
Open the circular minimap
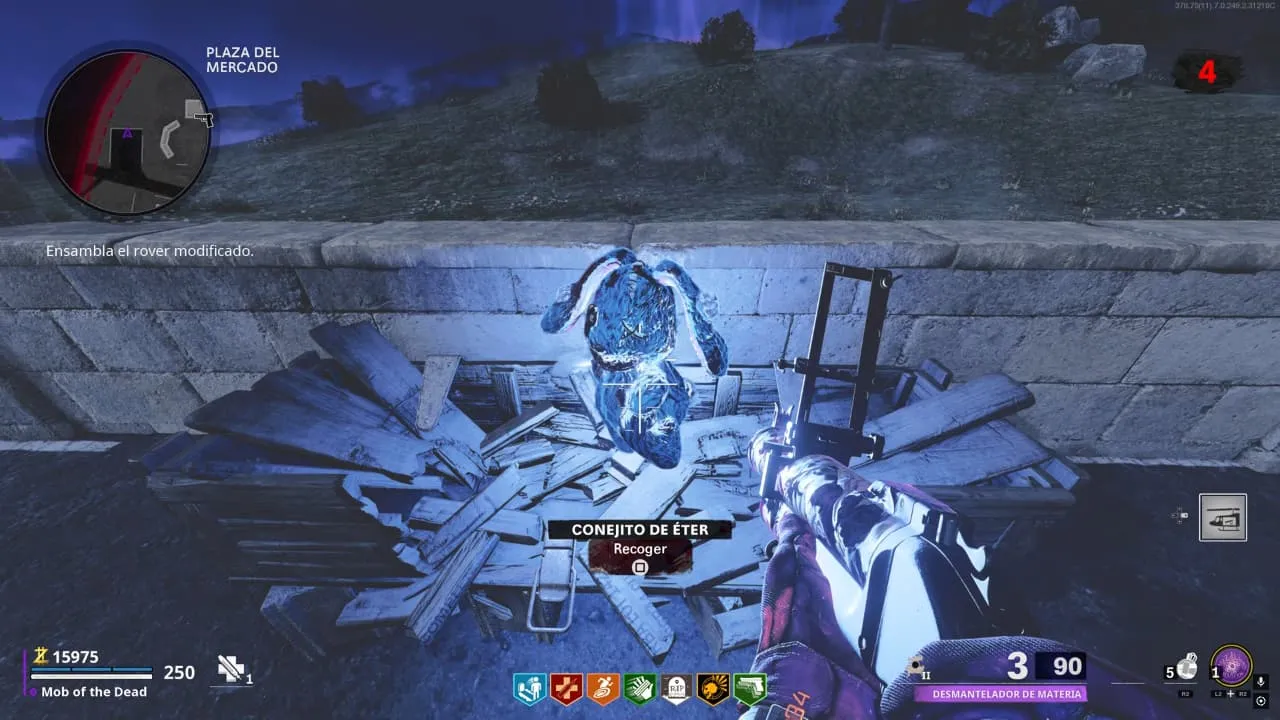point(127,132)
